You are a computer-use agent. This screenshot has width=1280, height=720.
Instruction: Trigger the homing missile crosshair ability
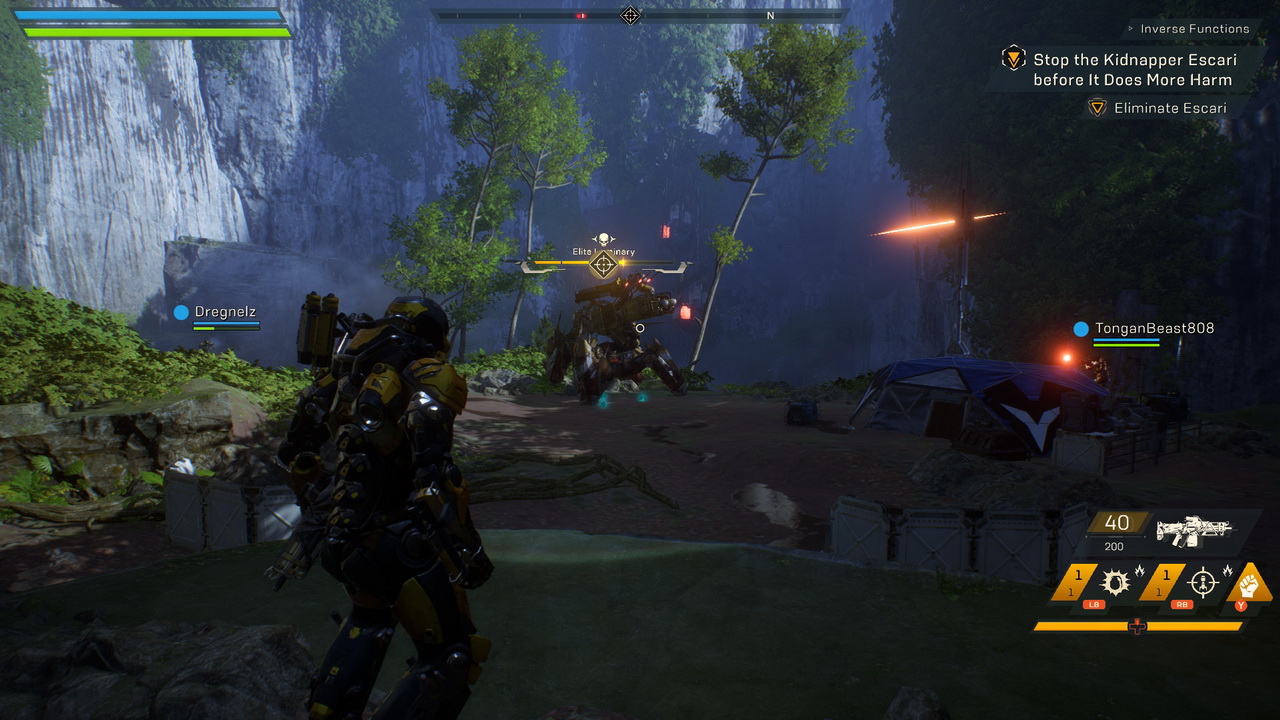pyautogui.click(x=1203, y=582)
